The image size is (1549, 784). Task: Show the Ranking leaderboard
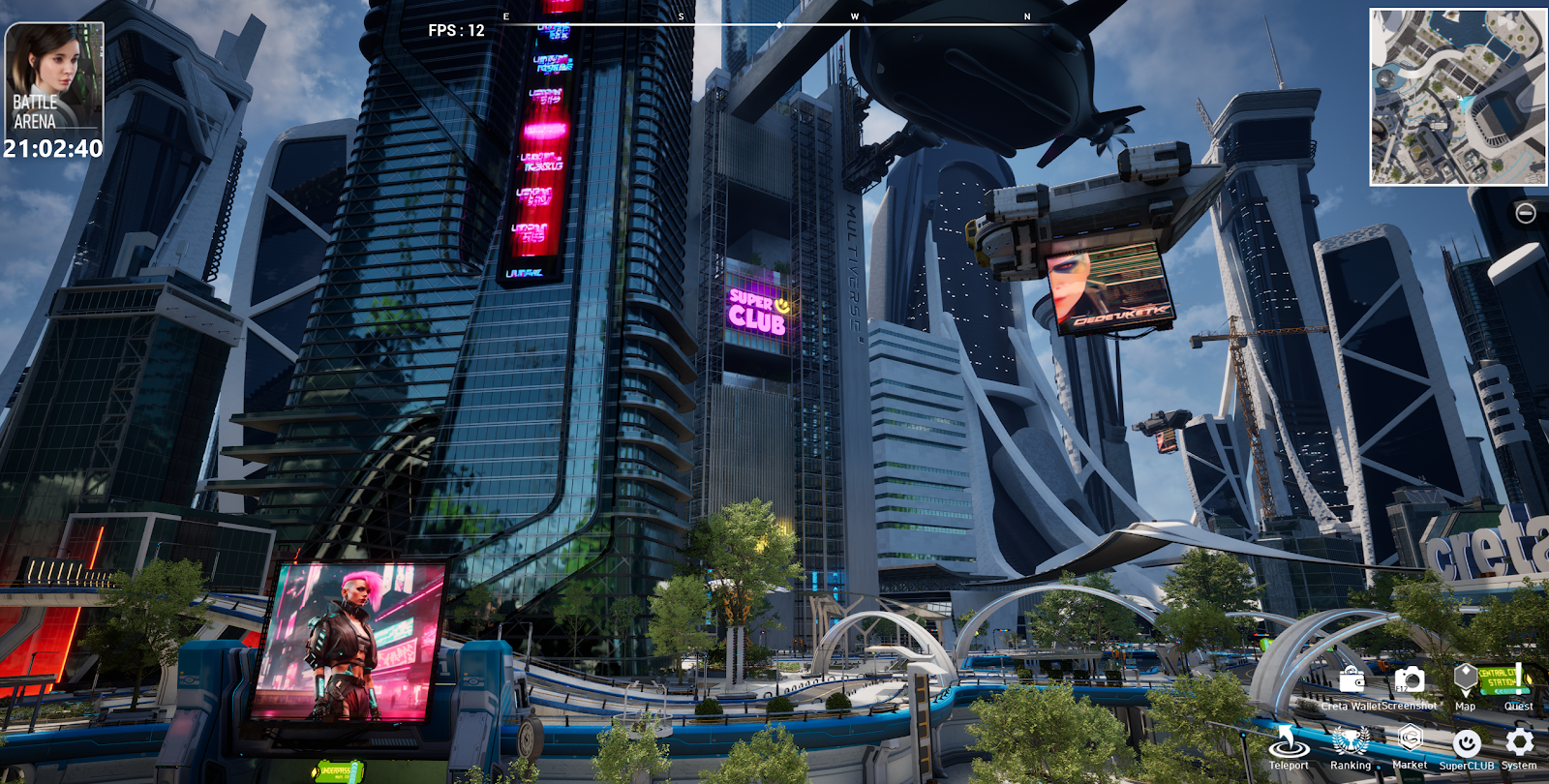pyautogui.click(x=1350, y=743)
